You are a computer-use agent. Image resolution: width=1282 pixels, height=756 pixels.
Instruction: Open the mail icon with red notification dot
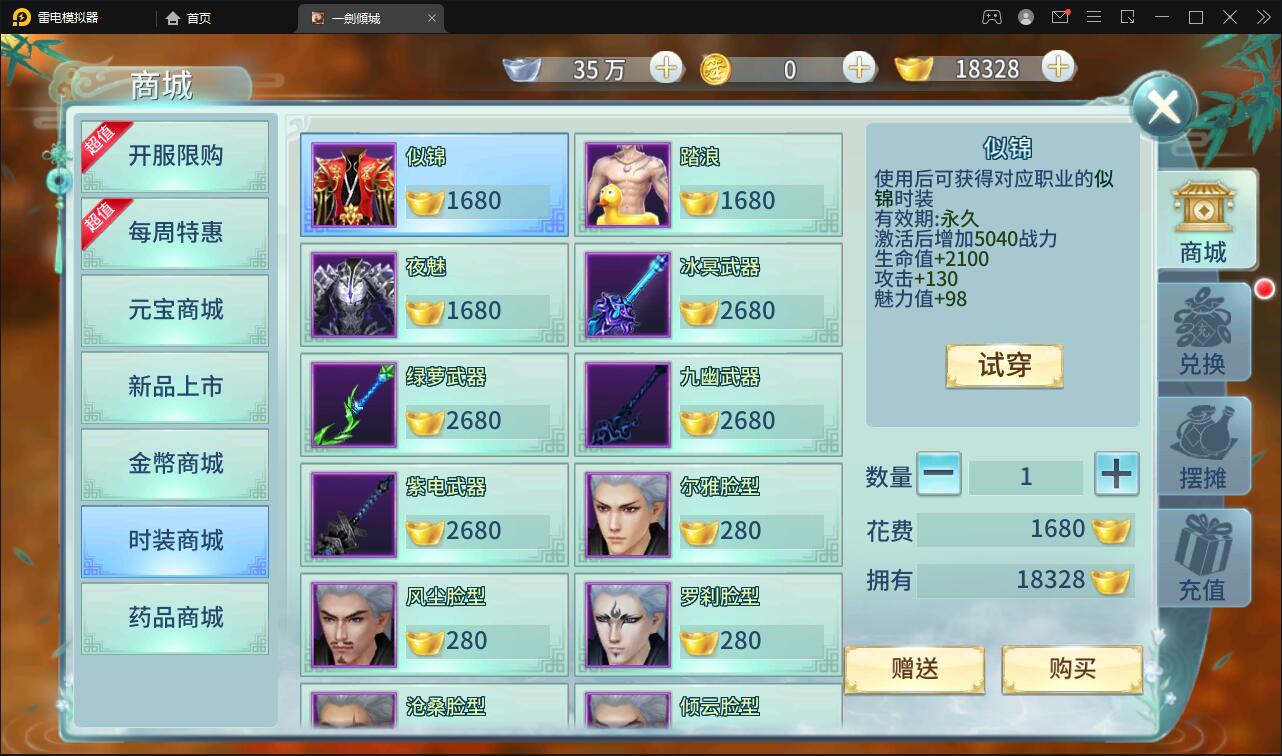click(1062, 17)
